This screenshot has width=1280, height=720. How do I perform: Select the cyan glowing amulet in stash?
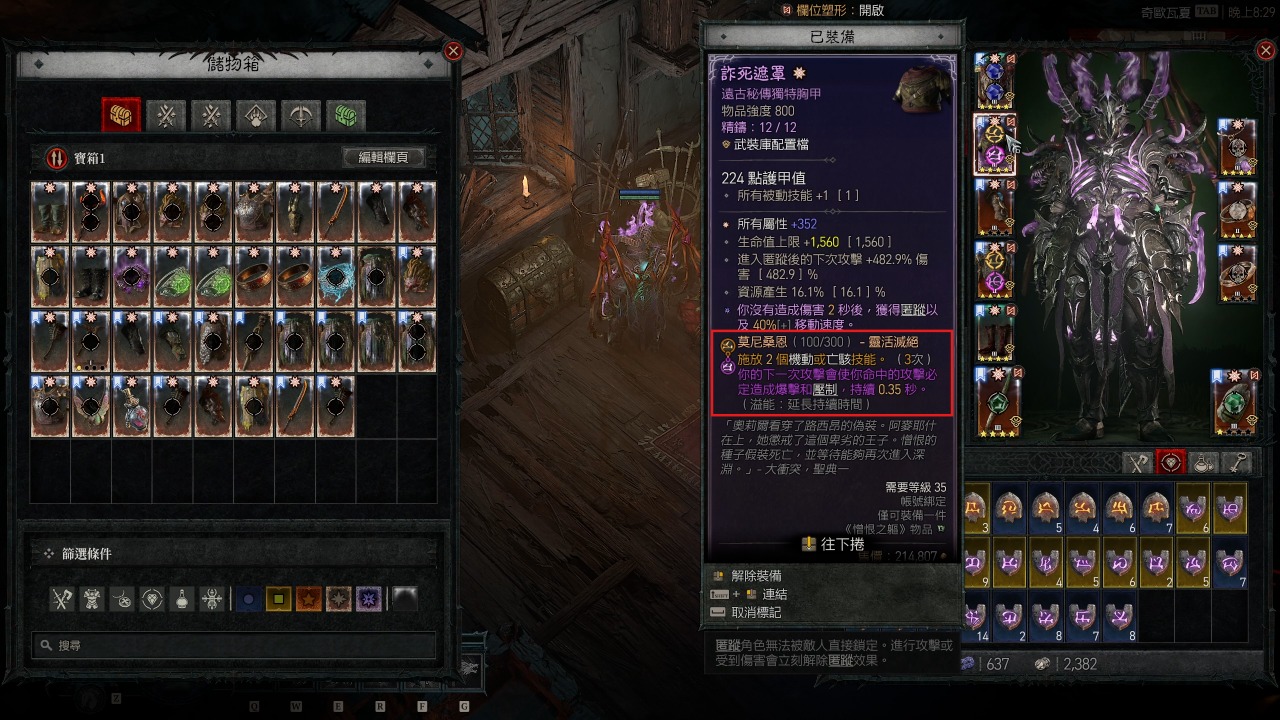click(x=337, y=276)
